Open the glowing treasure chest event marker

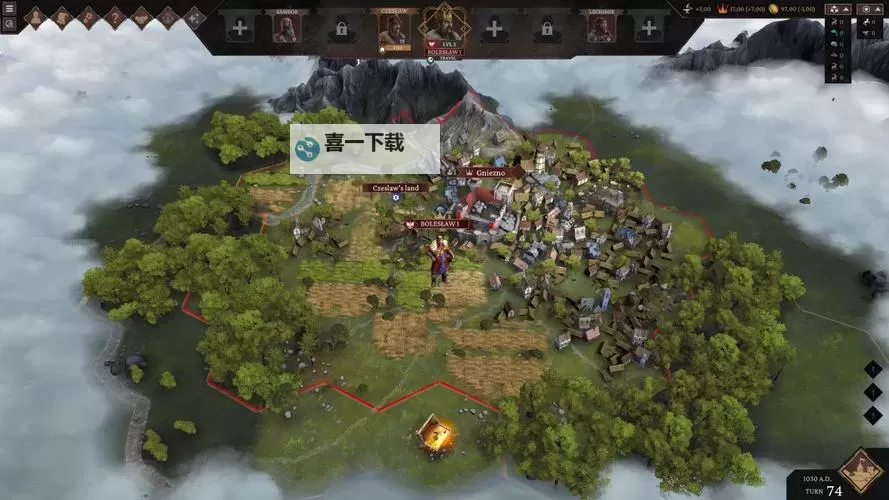[x=434, y=433]
